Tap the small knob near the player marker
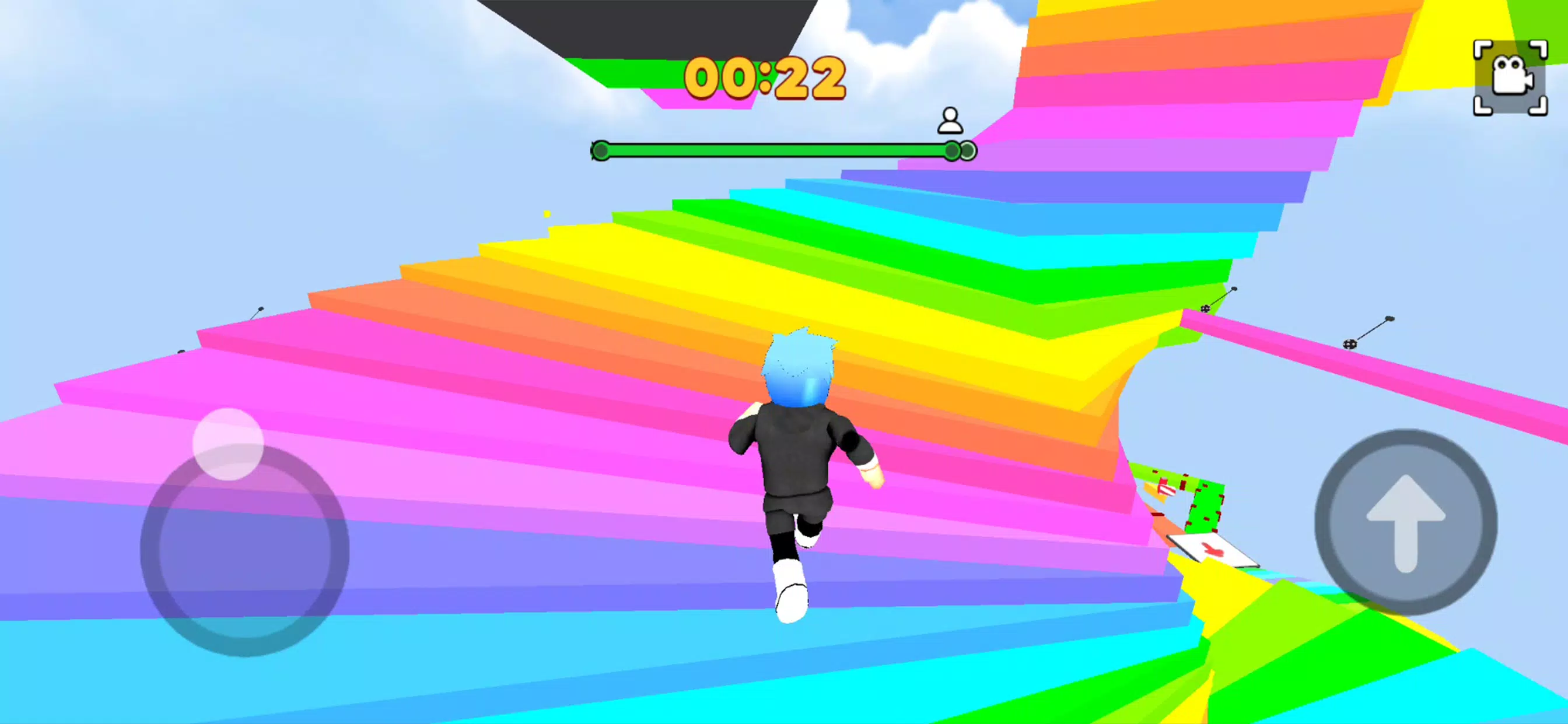The width and height of the screenshot is (1568, 724). pos(951,150)
